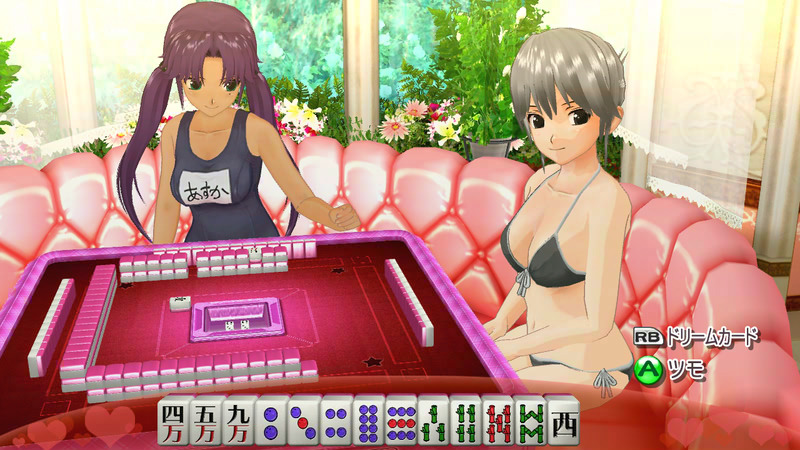Select the eight of circles tile
Viewport: 800px width, 450px height.
(x=369, y=421)
